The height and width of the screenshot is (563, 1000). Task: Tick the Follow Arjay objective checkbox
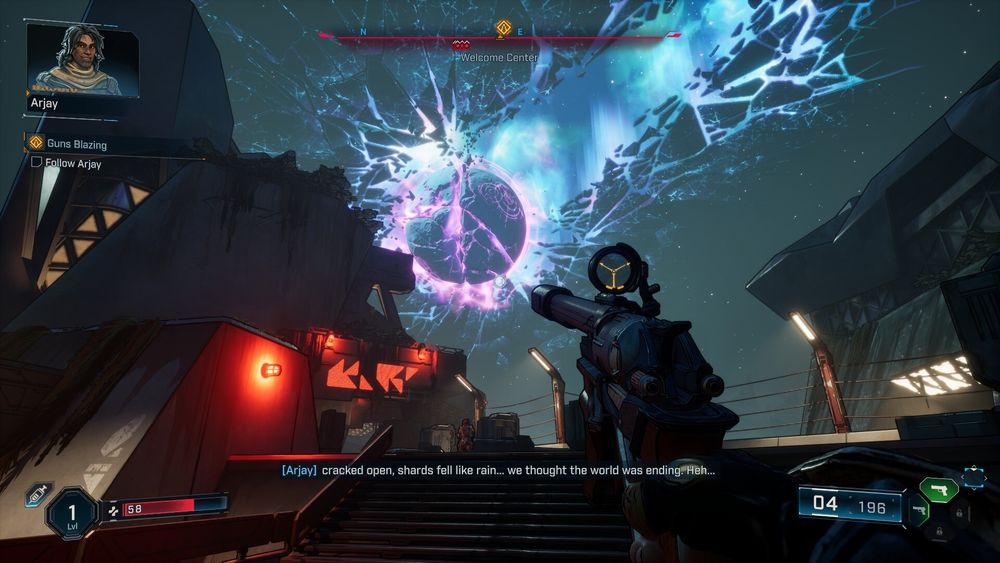(36, 163)
